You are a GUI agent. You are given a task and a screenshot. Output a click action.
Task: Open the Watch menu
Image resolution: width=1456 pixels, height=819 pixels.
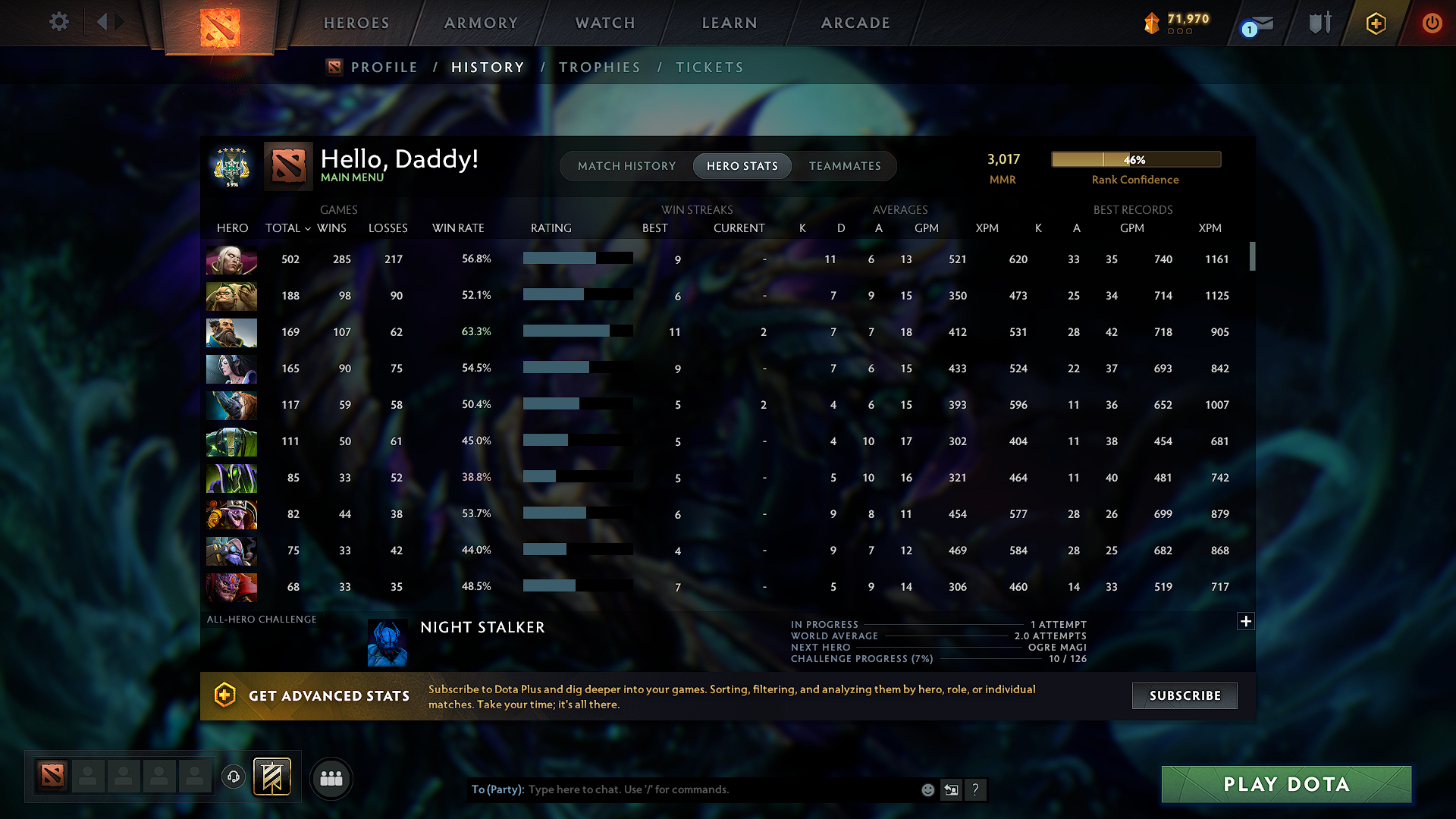[x=604, y=23]
